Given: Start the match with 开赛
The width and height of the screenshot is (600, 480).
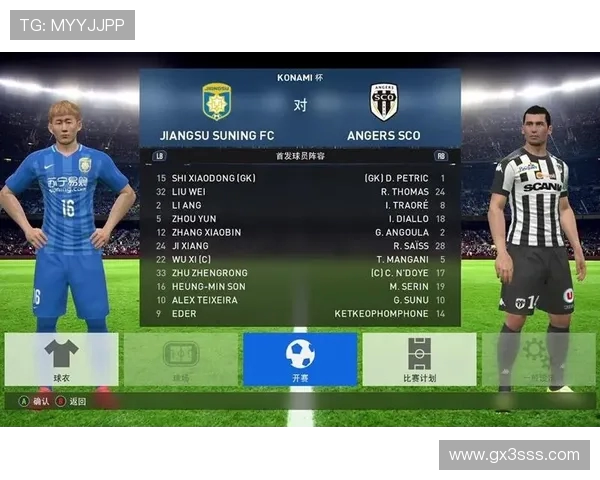Looking at the screenshot, I should pyautogui.click(x=300, y=359).
